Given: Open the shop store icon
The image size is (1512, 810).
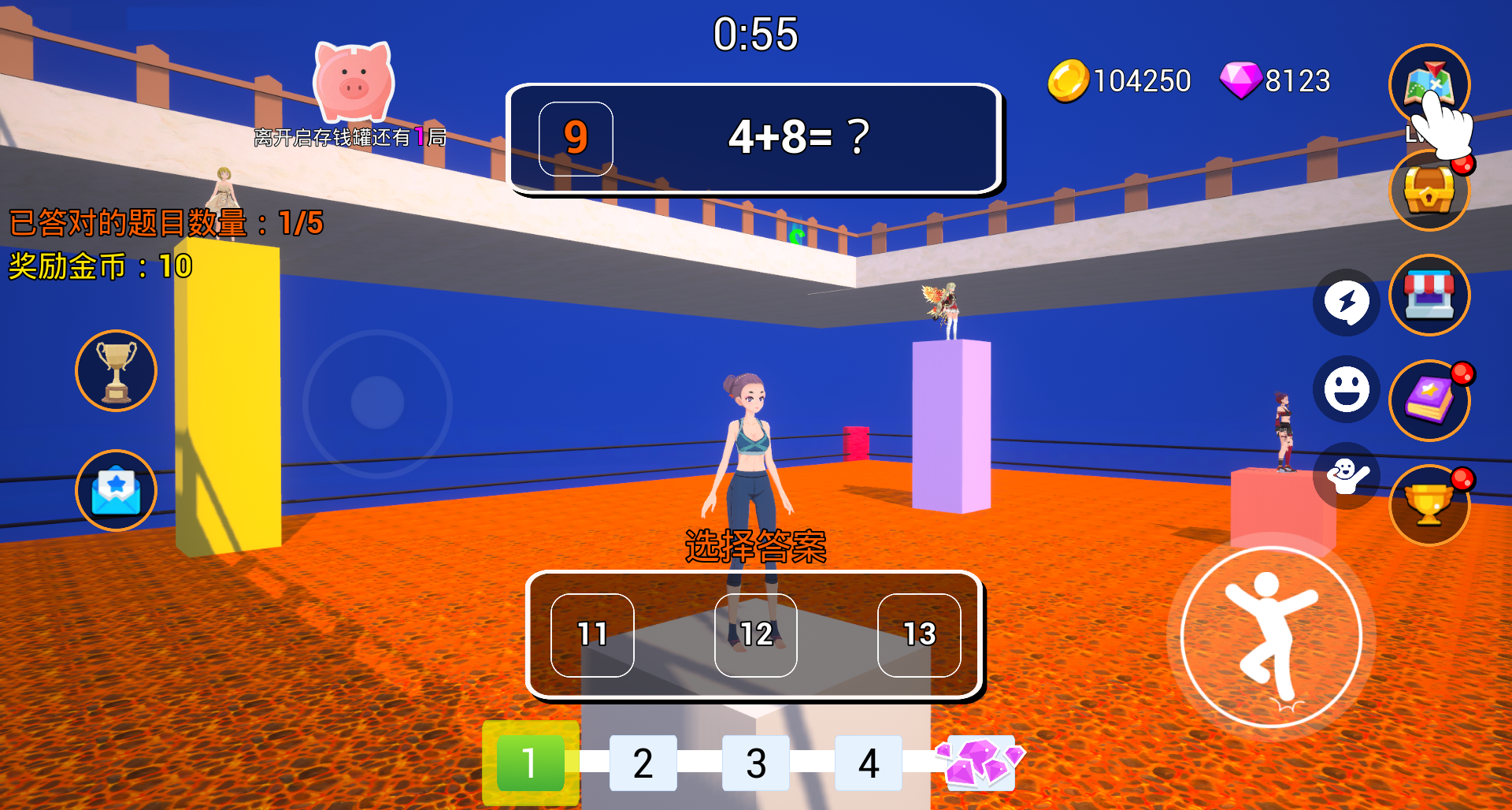Looking at the screenshot, I should (1429, 295).
